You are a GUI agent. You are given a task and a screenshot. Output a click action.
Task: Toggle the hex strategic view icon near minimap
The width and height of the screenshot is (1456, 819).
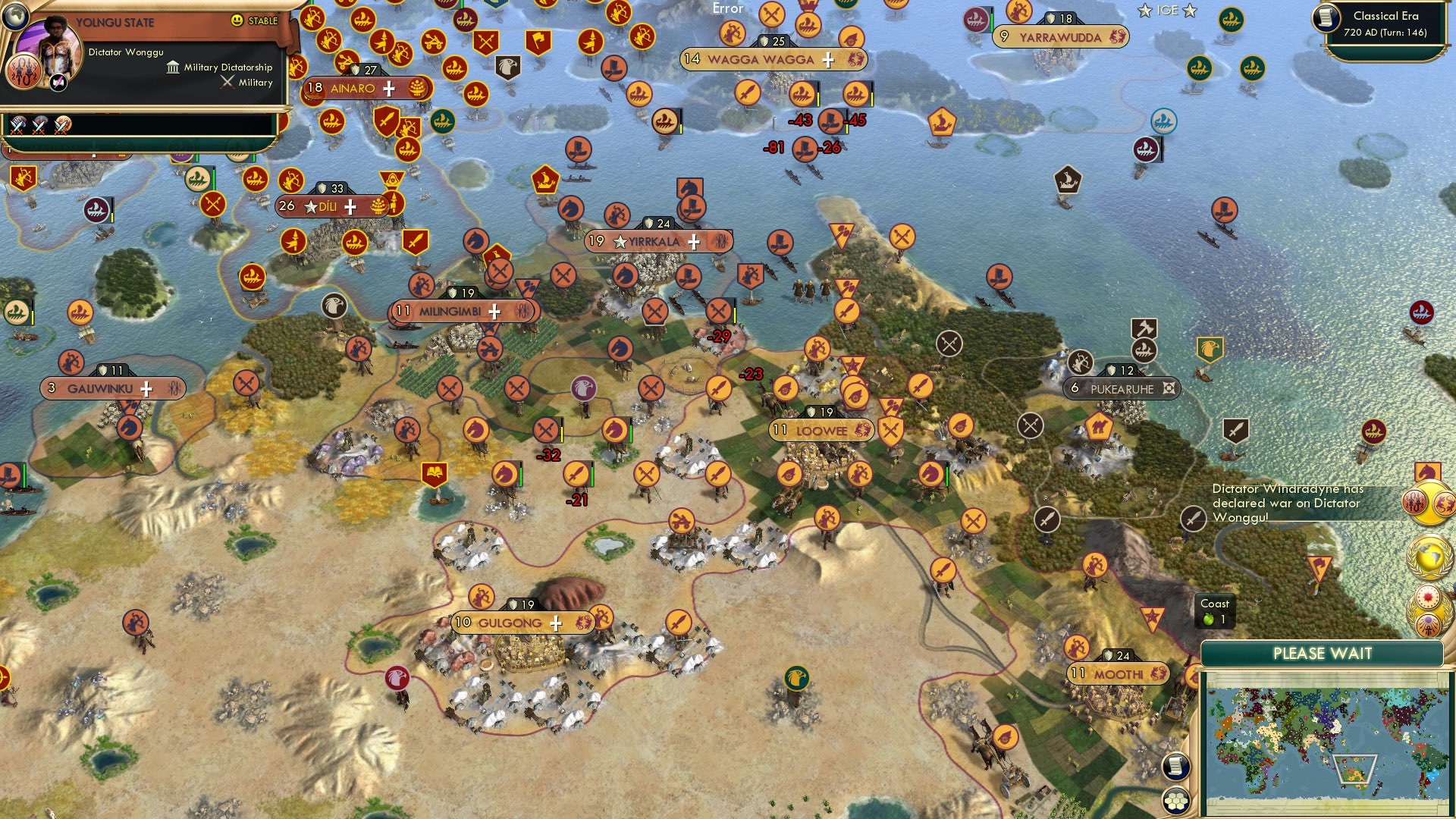coord(1176,799)
